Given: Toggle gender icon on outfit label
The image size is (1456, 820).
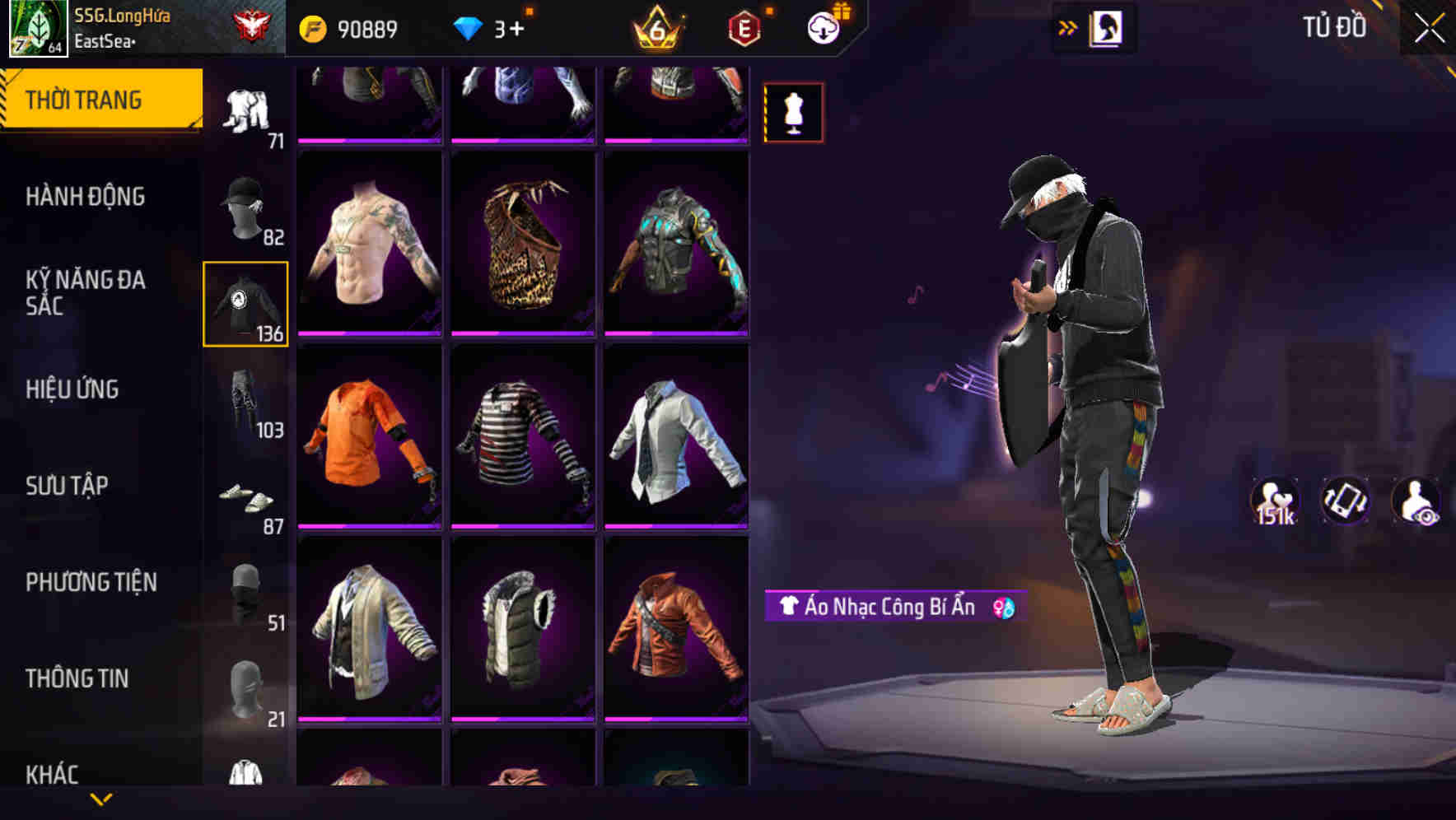Looking at the screenshot, I should click(1004, 609).
